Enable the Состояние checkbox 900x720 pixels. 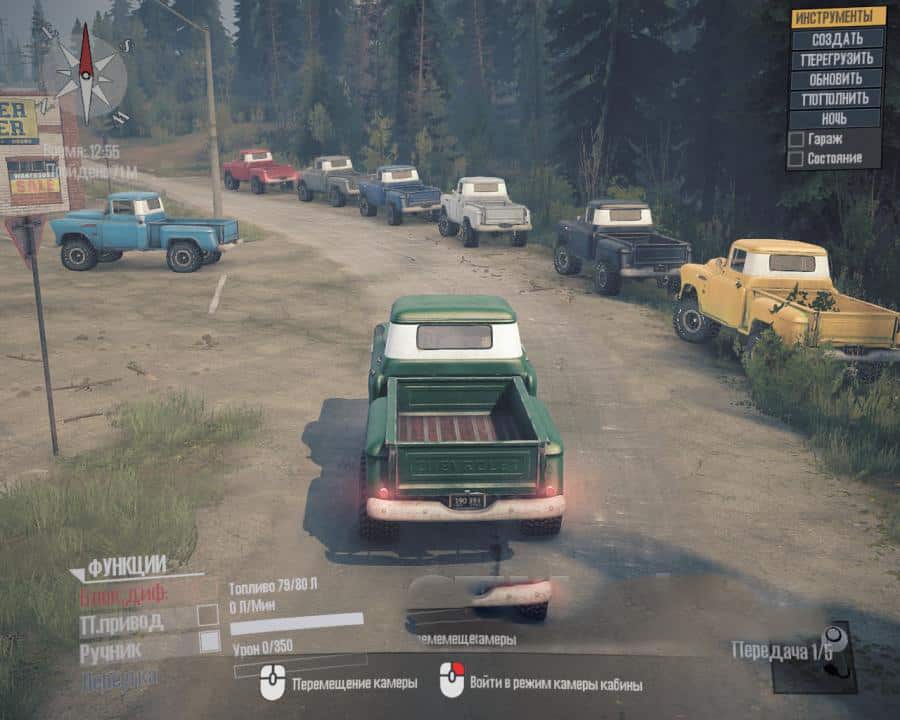[796, 158]
